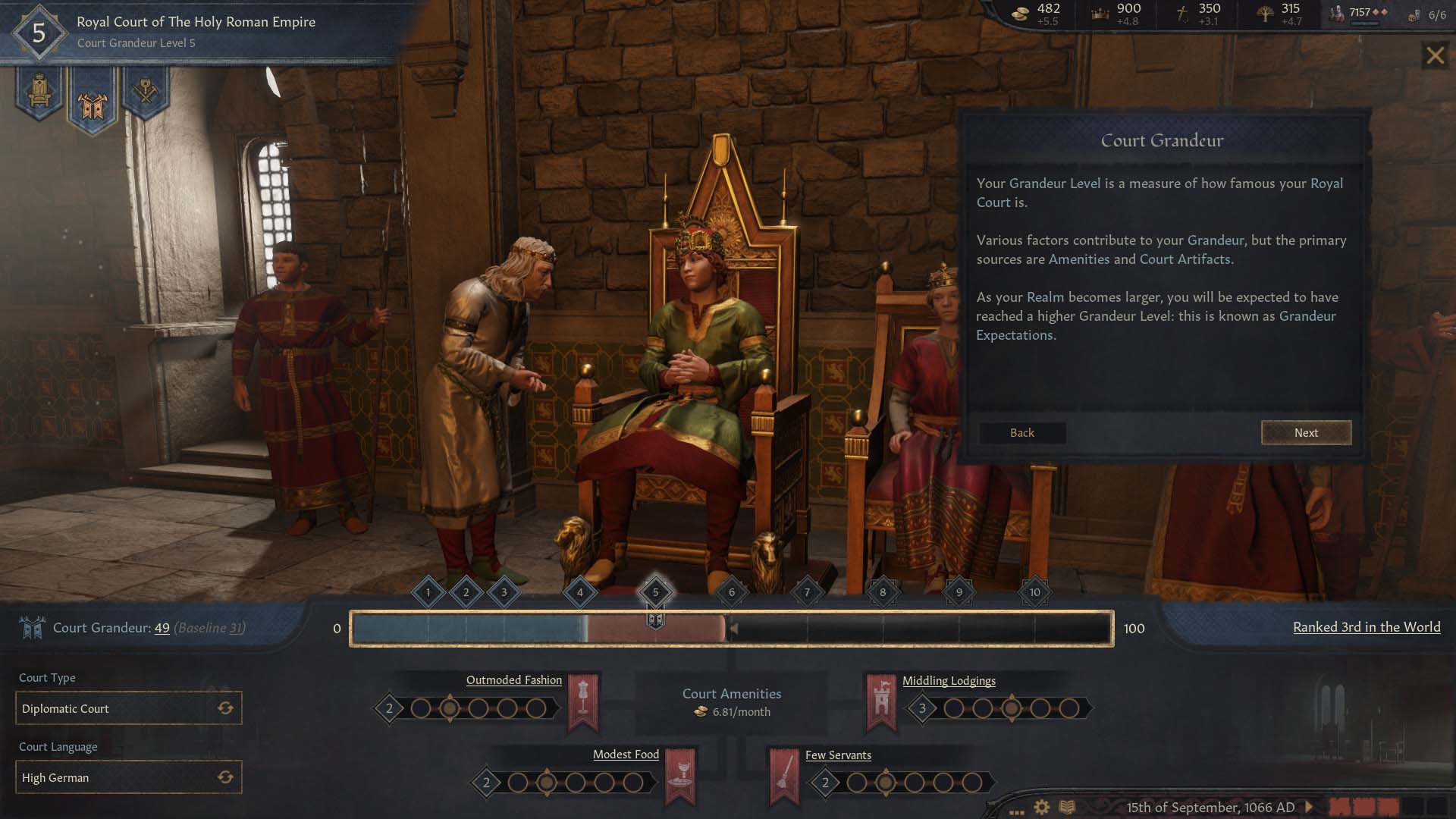Click grandeur level 6 diamond marker

(x=731, y=592)
